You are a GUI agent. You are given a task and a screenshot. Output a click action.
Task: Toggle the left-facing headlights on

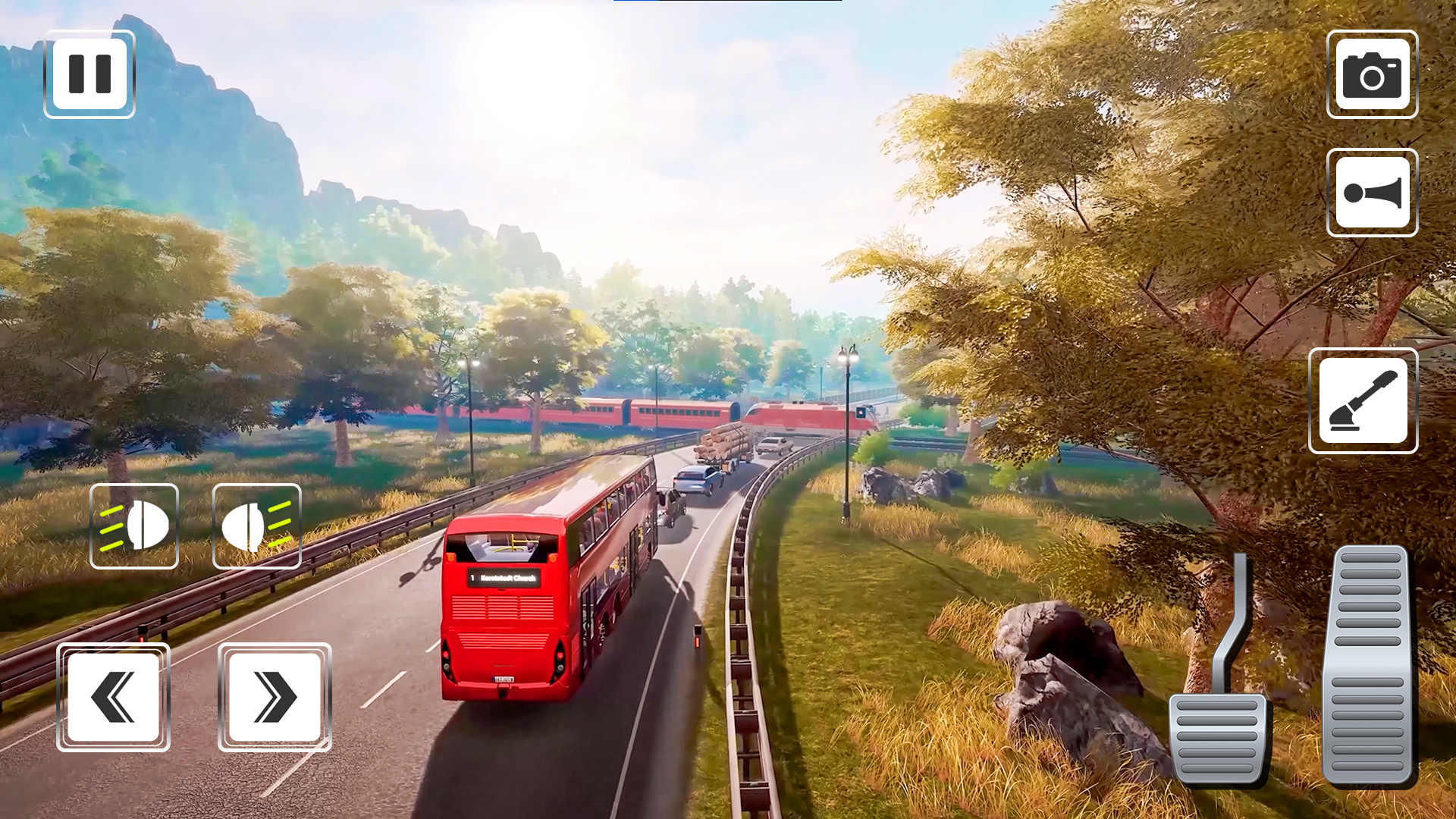point(134,526)
